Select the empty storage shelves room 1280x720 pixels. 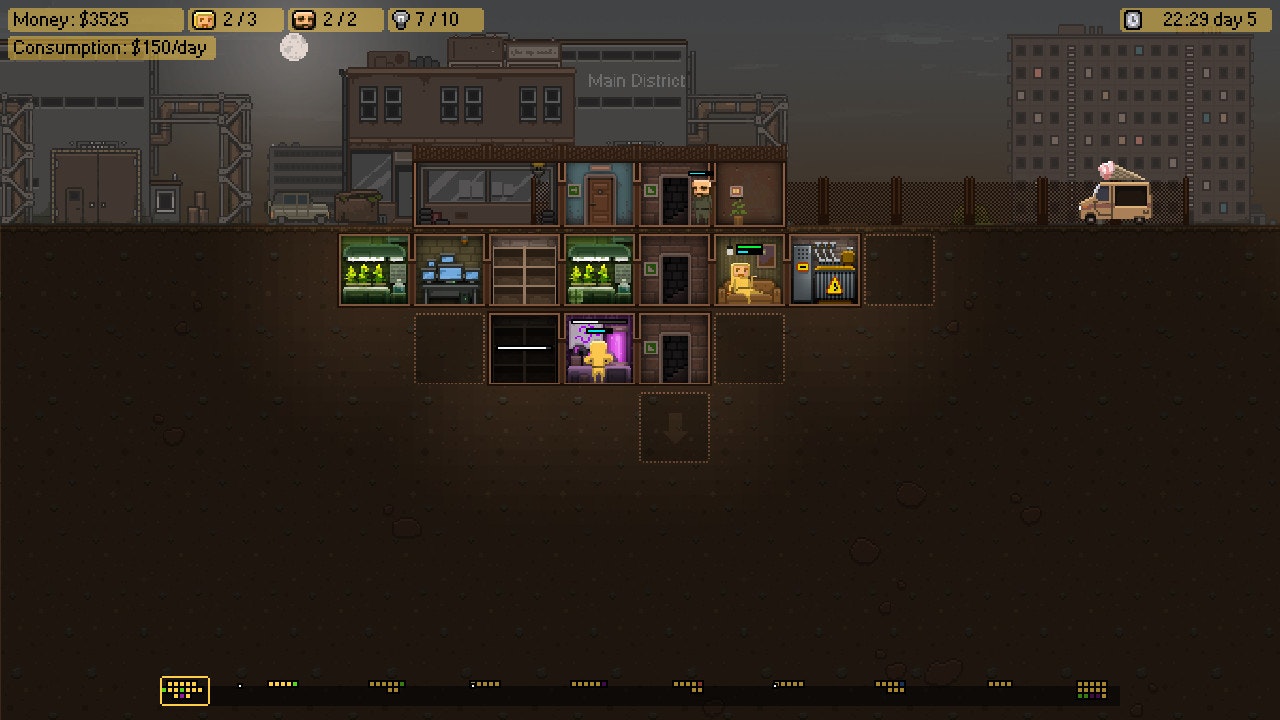pyautogui.click(x=523, y=270)
